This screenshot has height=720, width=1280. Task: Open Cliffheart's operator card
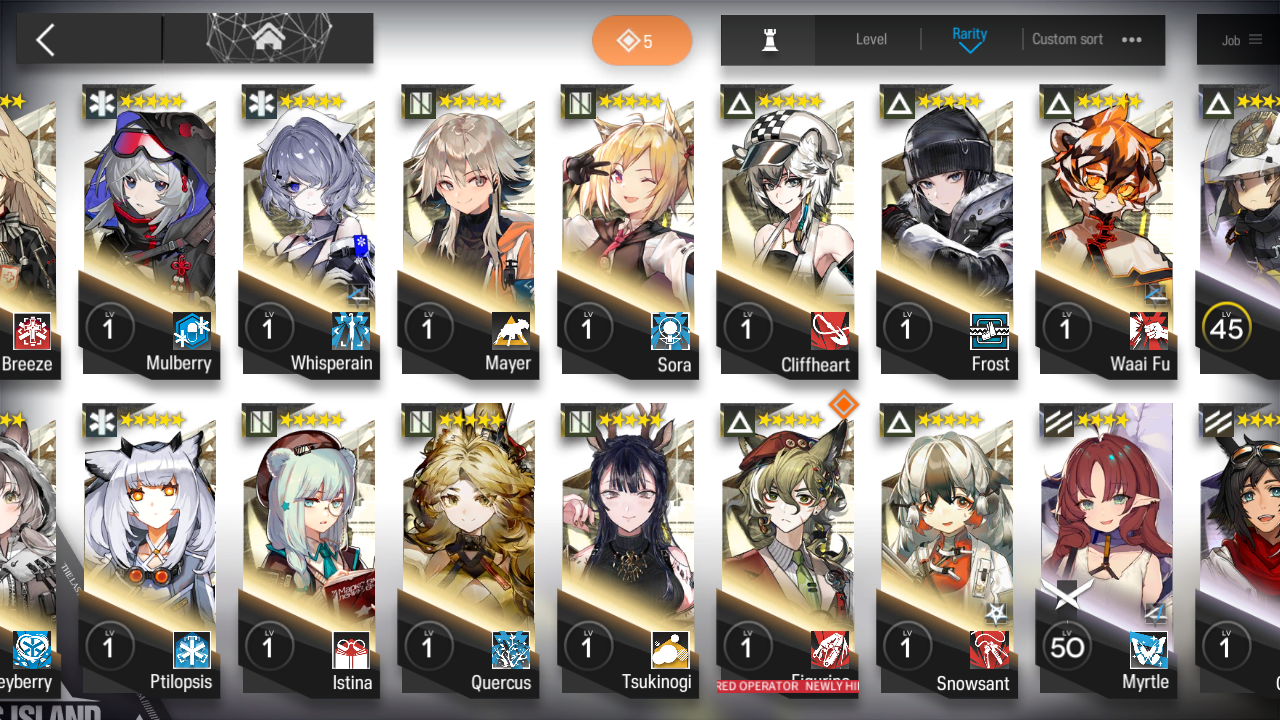[x=787, y=230]
